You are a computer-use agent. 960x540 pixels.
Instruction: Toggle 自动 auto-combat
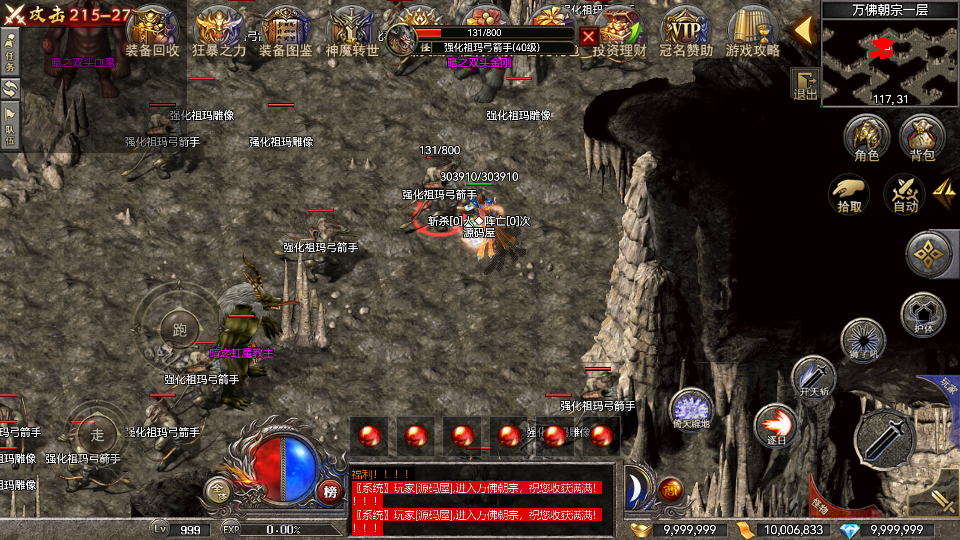click(905, 194)
